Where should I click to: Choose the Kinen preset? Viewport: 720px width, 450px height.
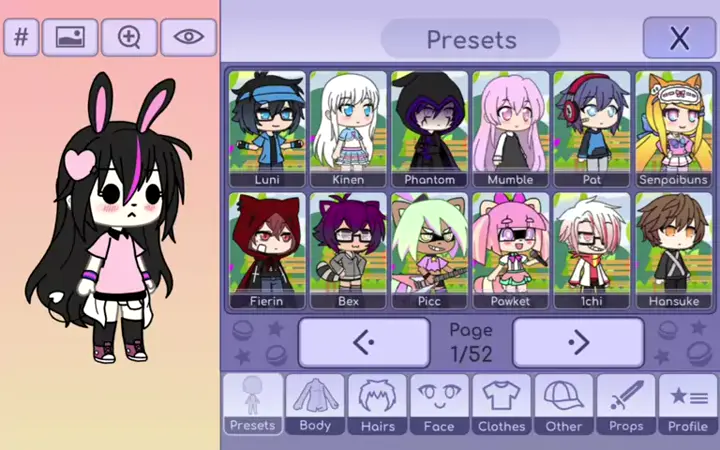coord(348,128)
